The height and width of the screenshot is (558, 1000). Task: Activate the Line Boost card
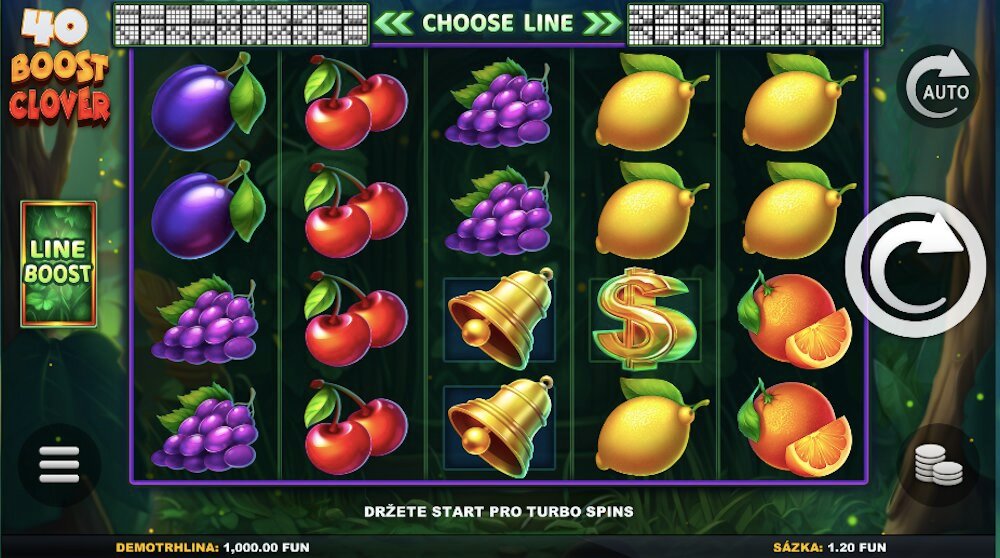pyautogui.click(x=59, y=264)
